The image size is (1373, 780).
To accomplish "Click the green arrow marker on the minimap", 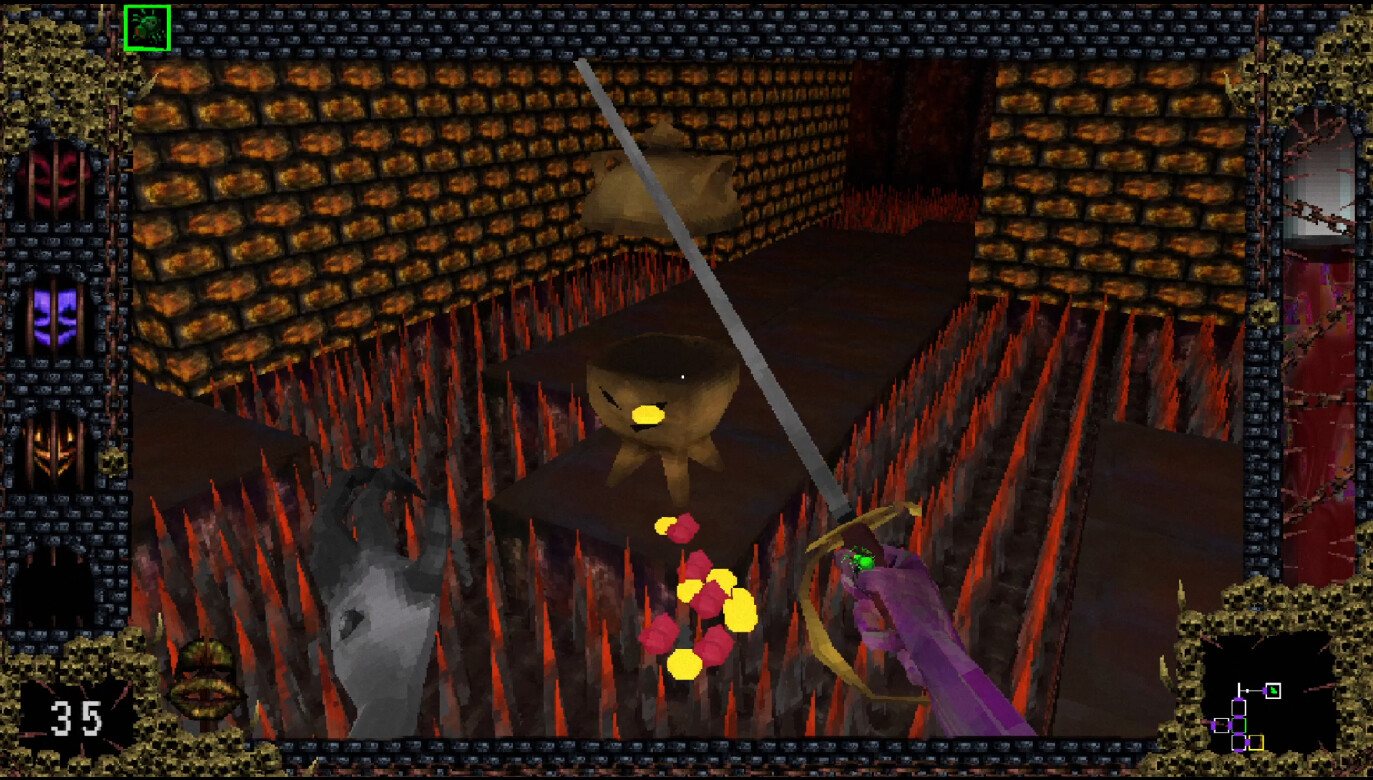I will [1273, 690].
